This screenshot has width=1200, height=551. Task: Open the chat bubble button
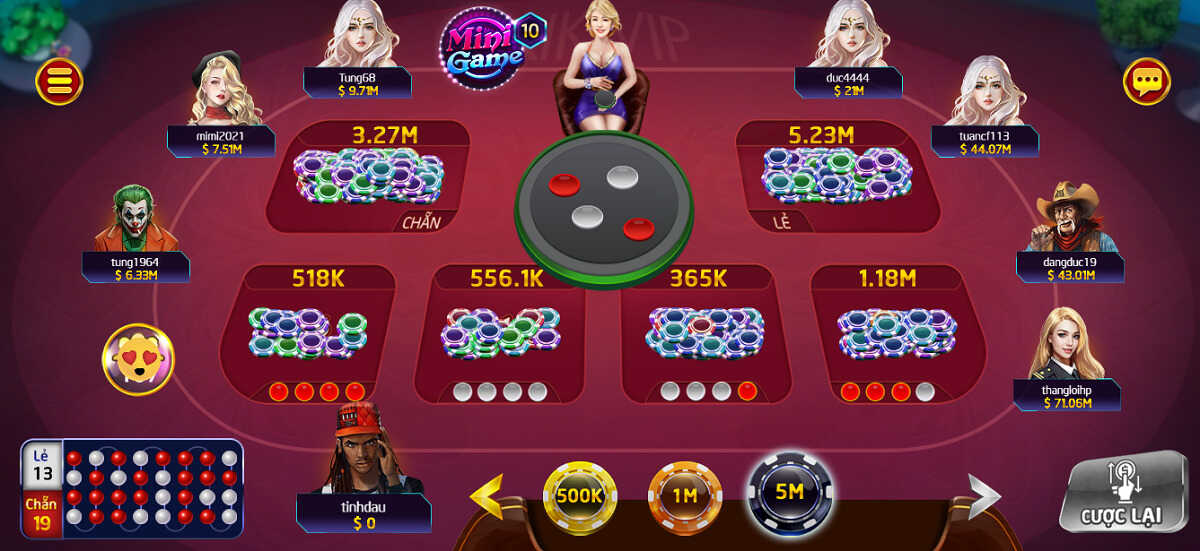1146,81
